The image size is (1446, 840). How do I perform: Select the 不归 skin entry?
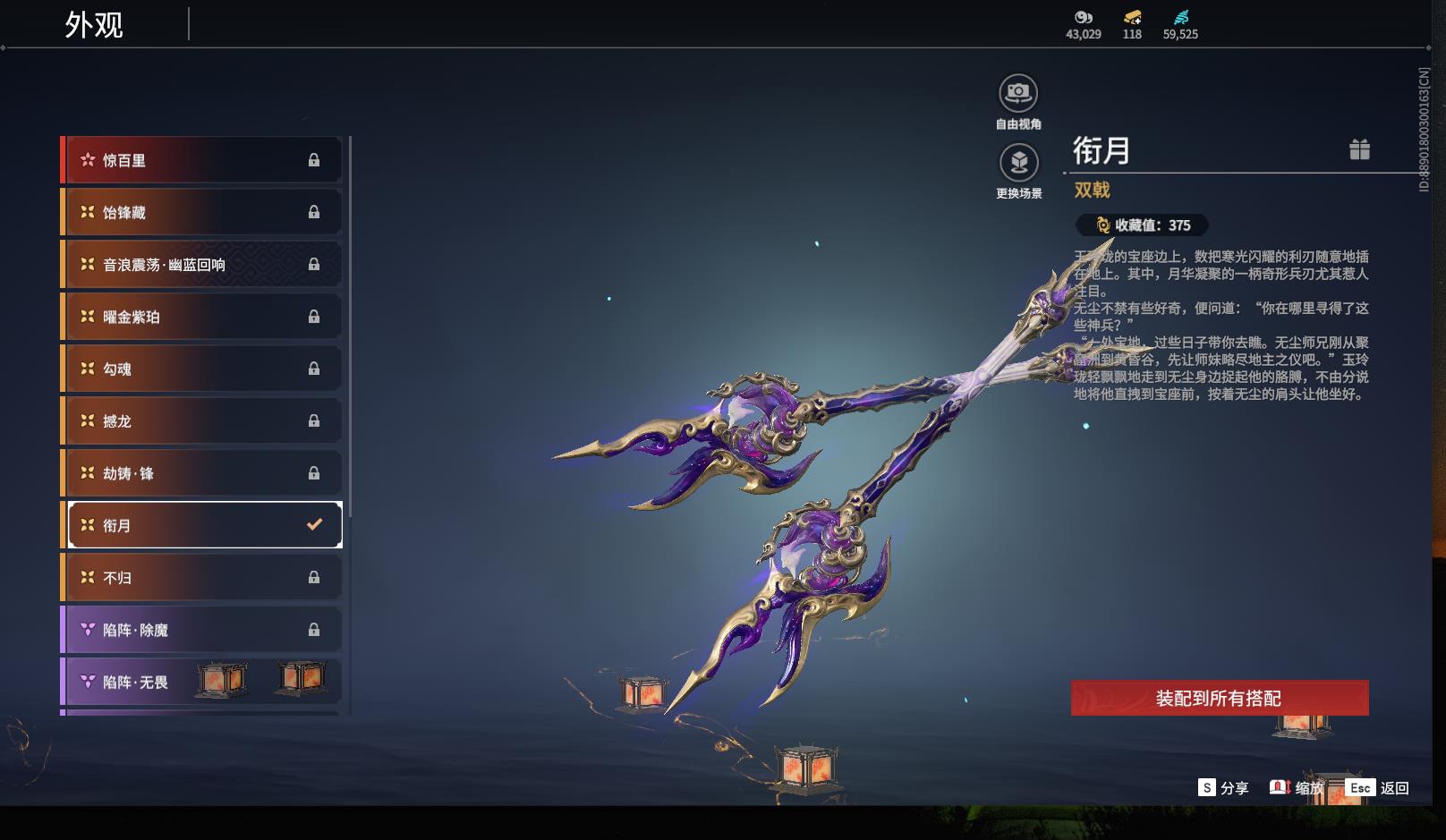click(x=201, y=578)
